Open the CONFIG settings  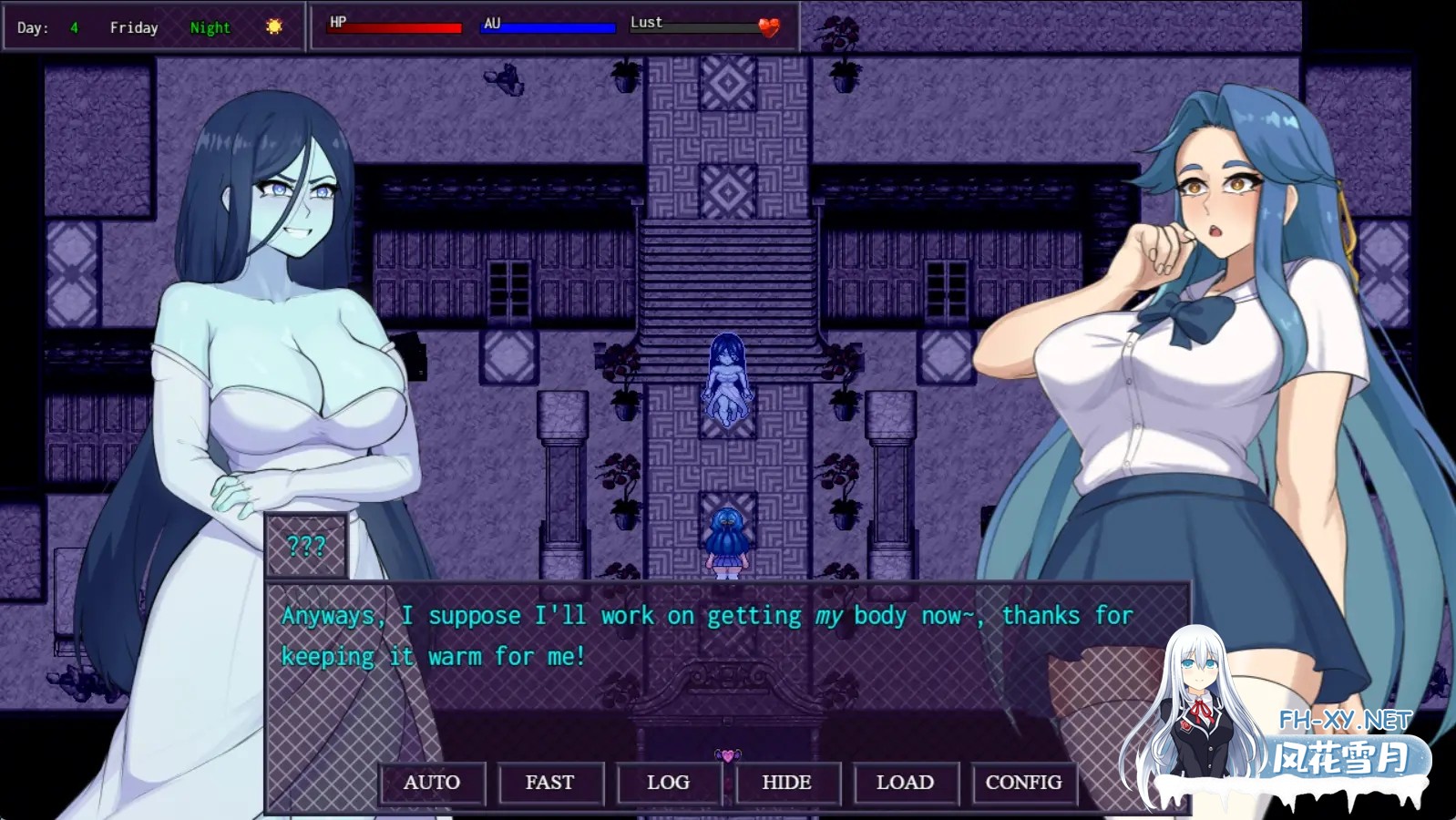point(1023,783)
